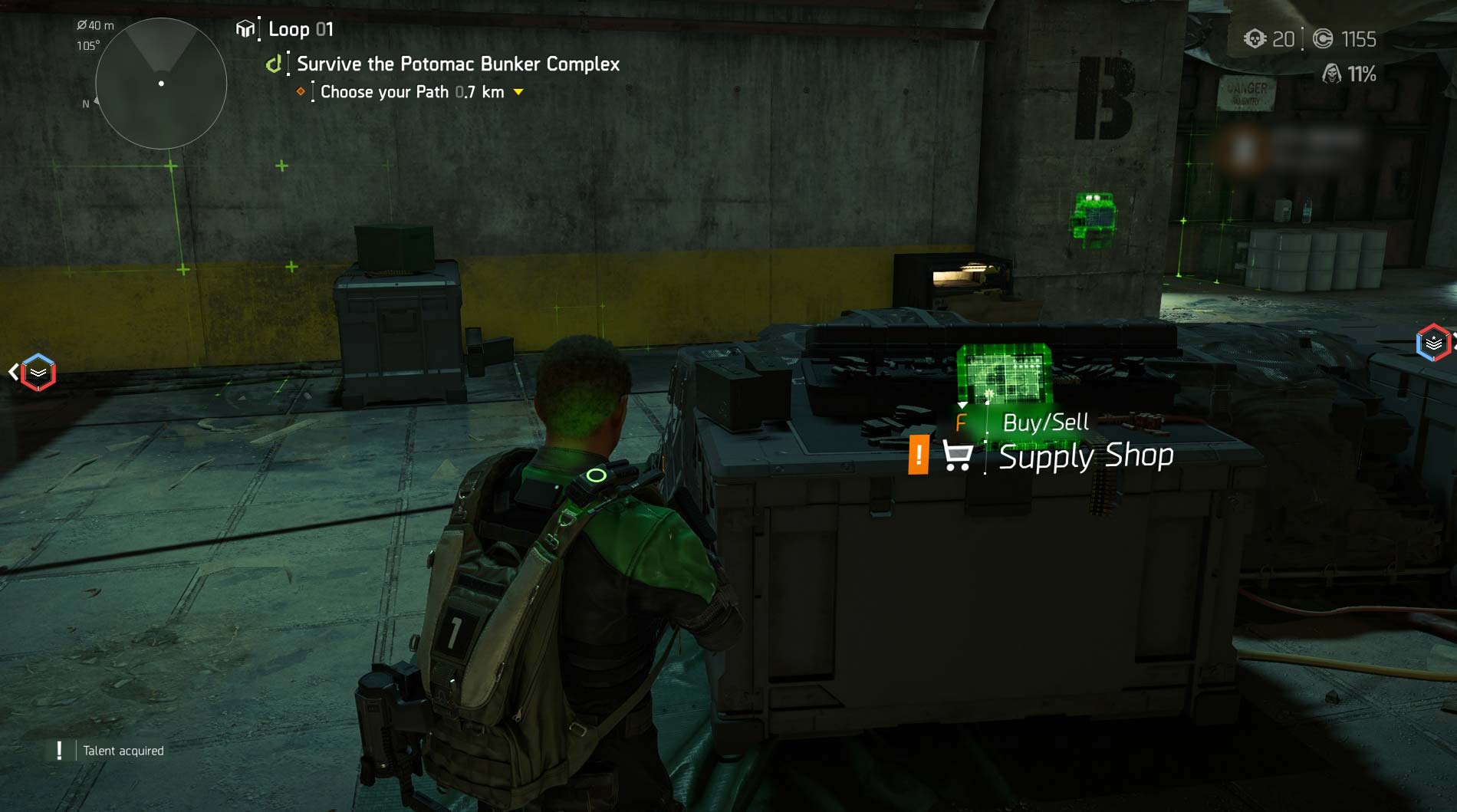
Task: Select the left-edge hexagon waypoint marker
Action: coord(38,373)
